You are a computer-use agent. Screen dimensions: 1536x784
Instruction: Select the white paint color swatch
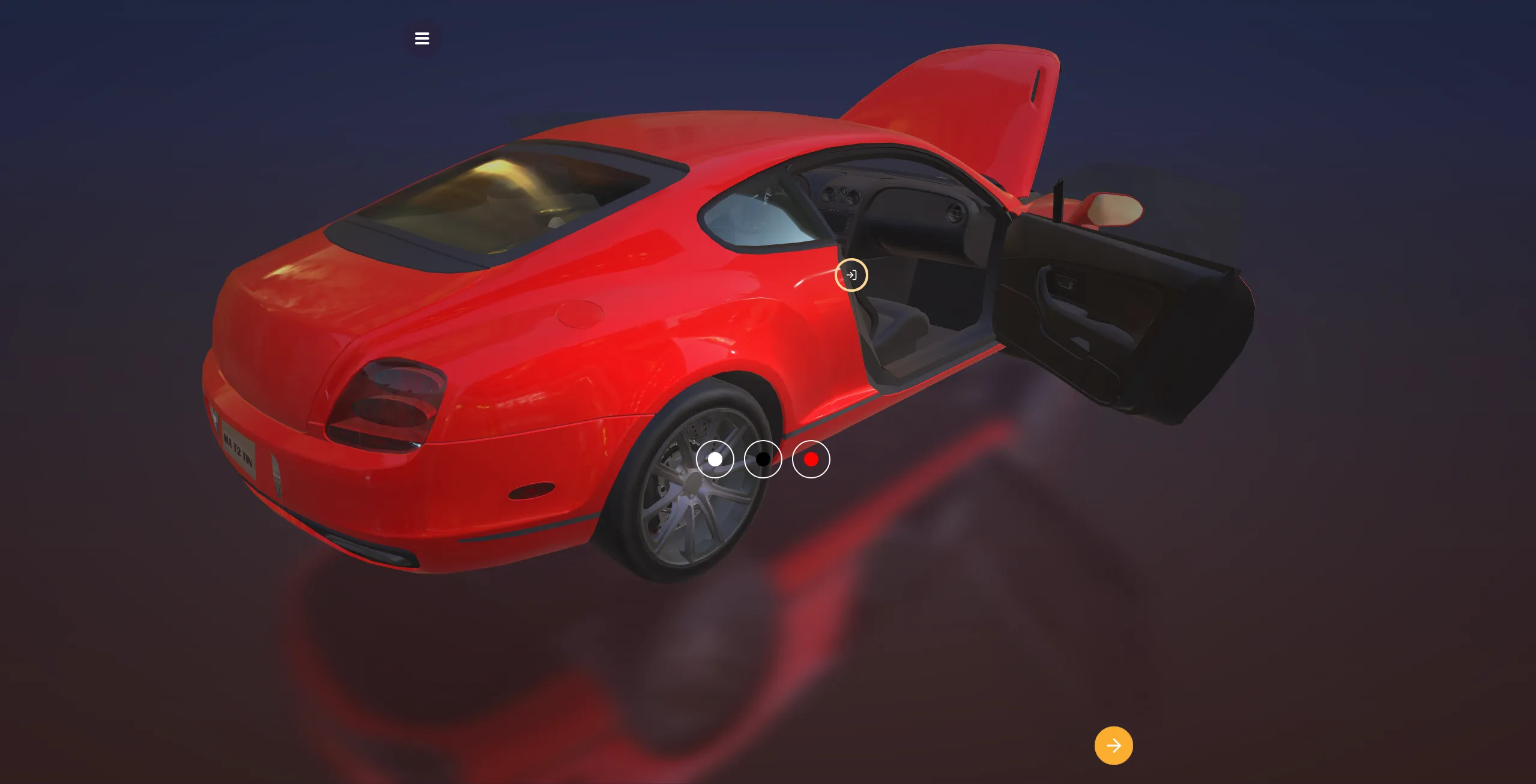715,459
